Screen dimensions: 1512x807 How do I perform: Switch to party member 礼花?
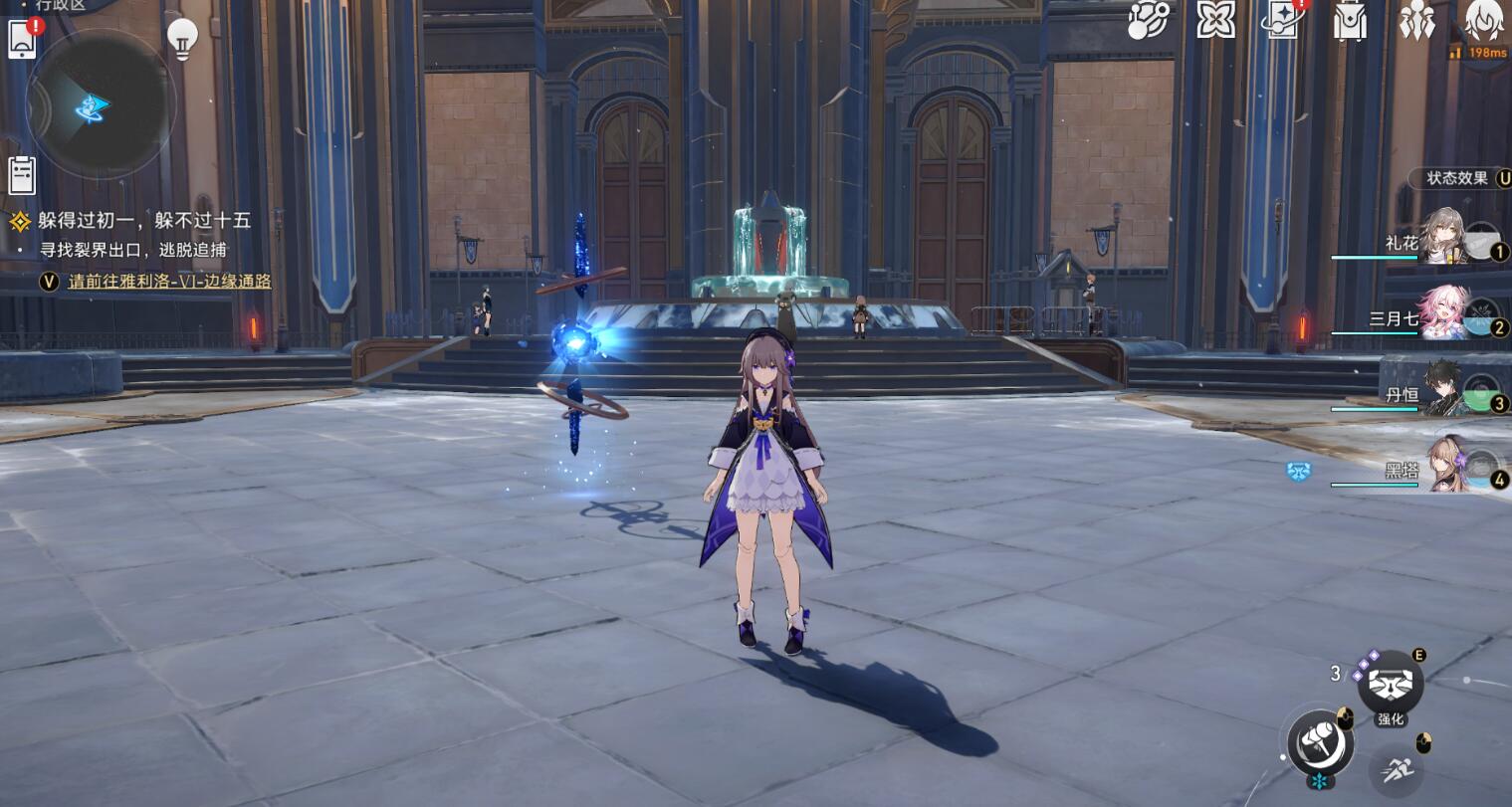1443,238
